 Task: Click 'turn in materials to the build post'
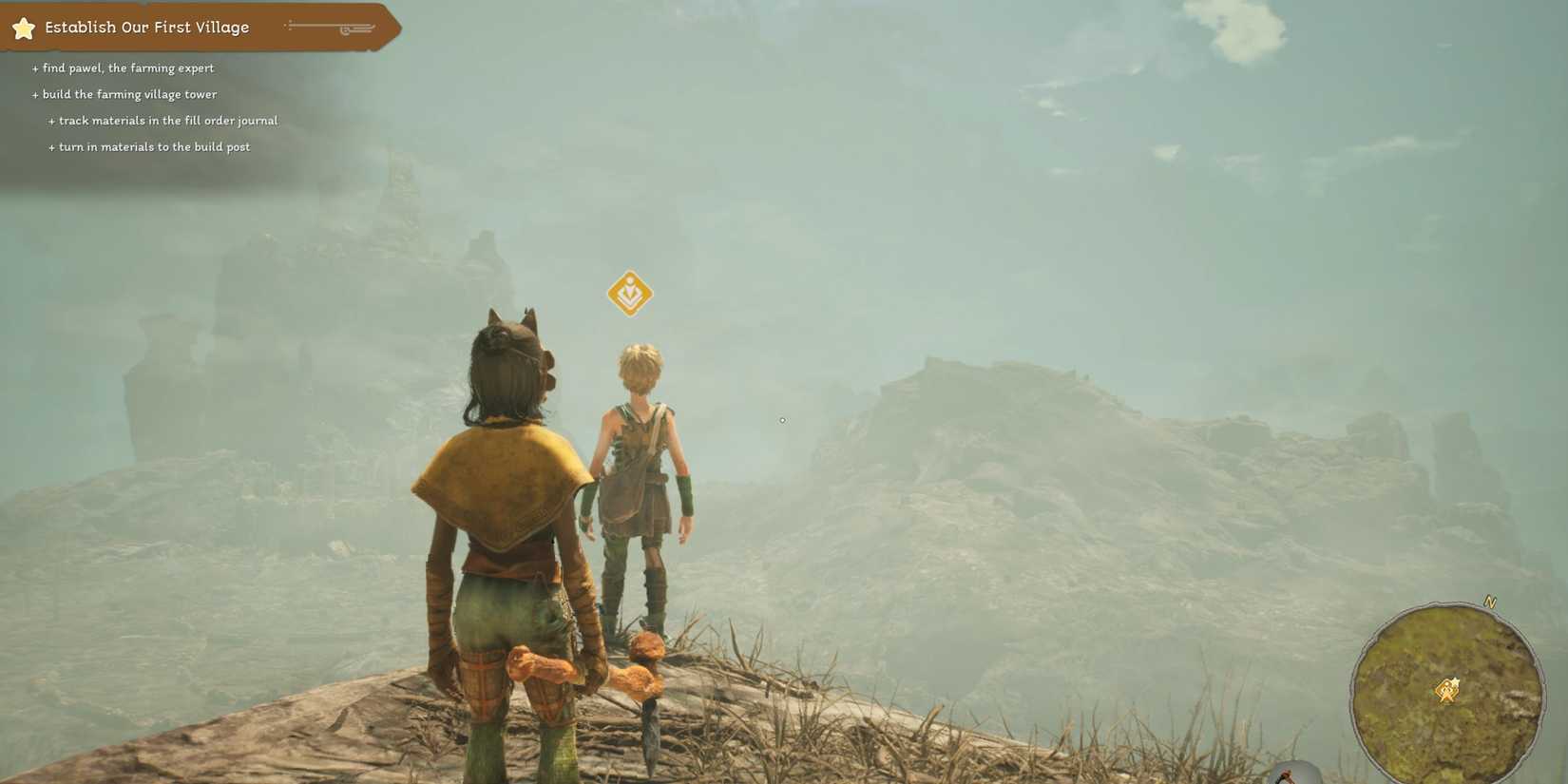tap(154, 146)
